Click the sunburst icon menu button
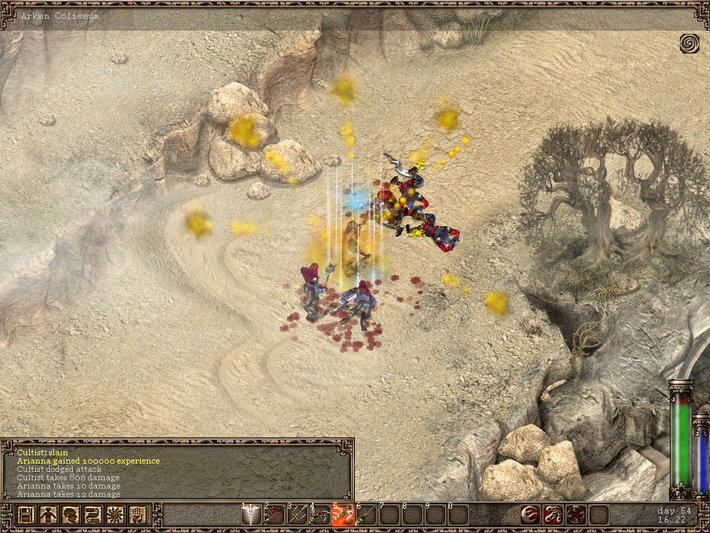The width and height of the screenshot is (710, 533). click(116, 515)
